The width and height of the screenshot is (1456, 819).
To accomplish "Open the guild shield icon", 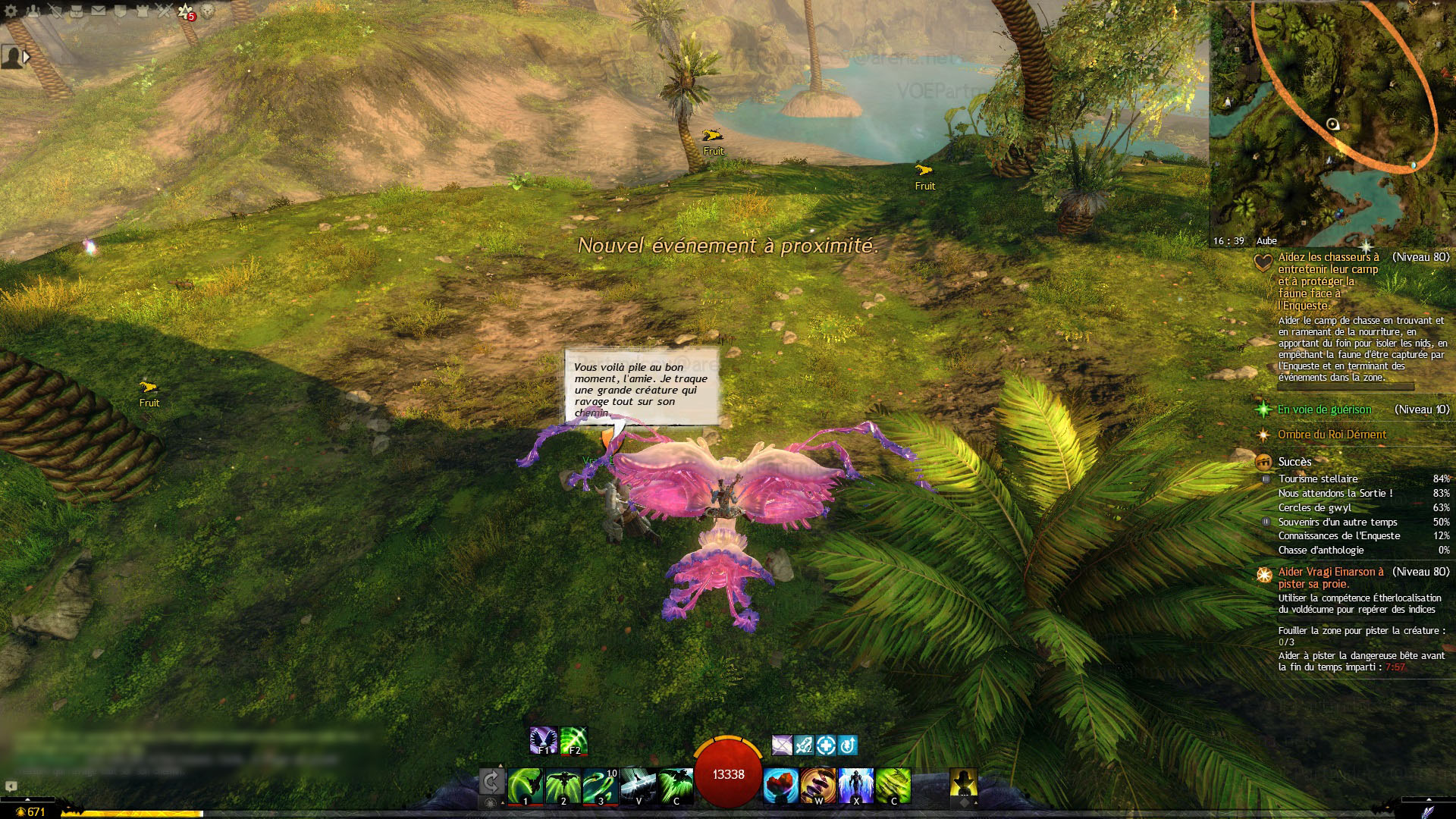I will click(120, 11).
